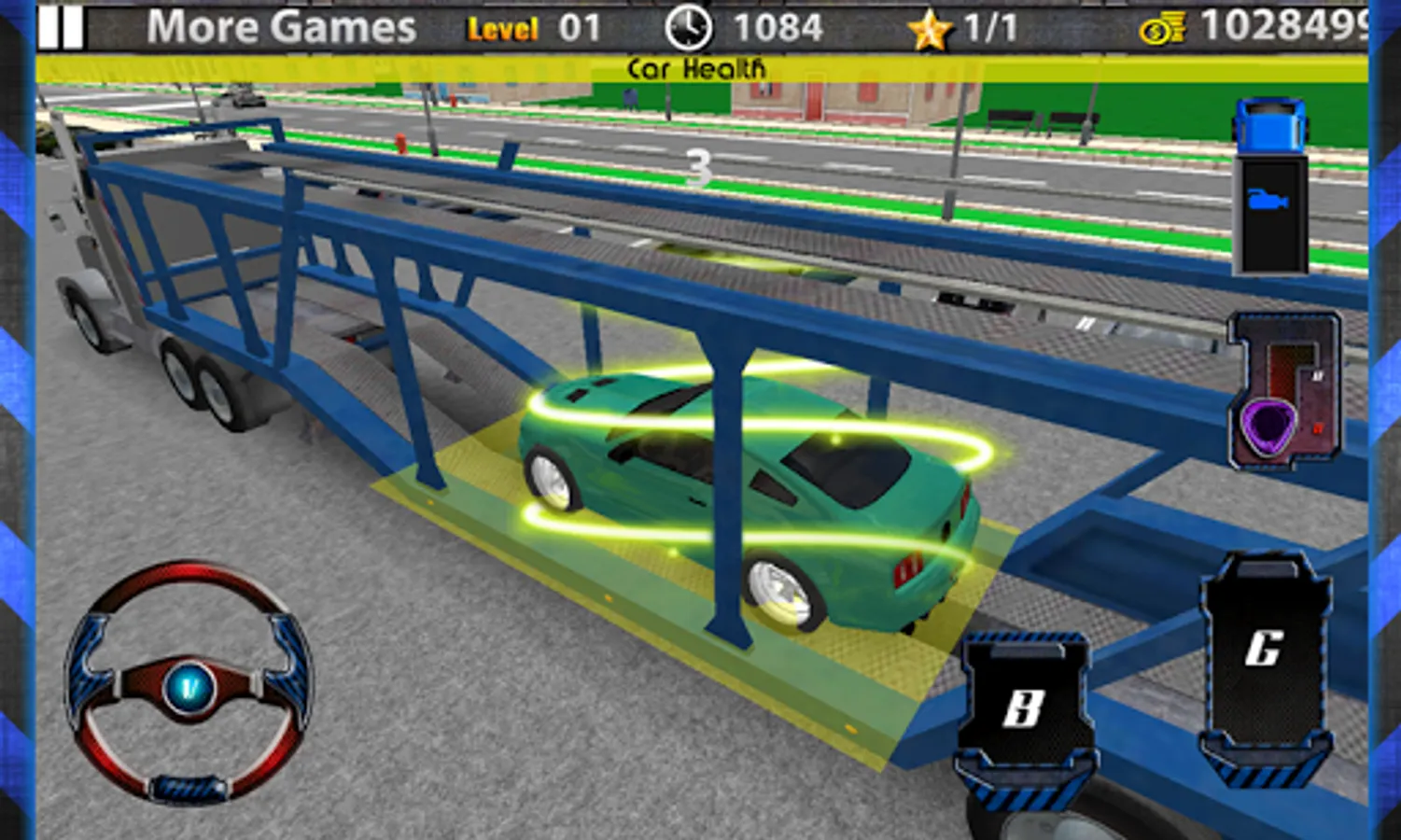The image size is (1401, 840).
Task: Pause the game with the pause button
Action: tap(61, 27)
